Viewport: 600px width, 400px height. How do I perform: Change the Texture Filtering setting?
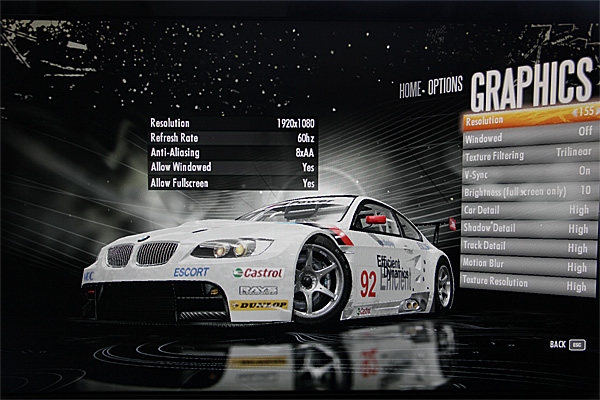point(528,154)
